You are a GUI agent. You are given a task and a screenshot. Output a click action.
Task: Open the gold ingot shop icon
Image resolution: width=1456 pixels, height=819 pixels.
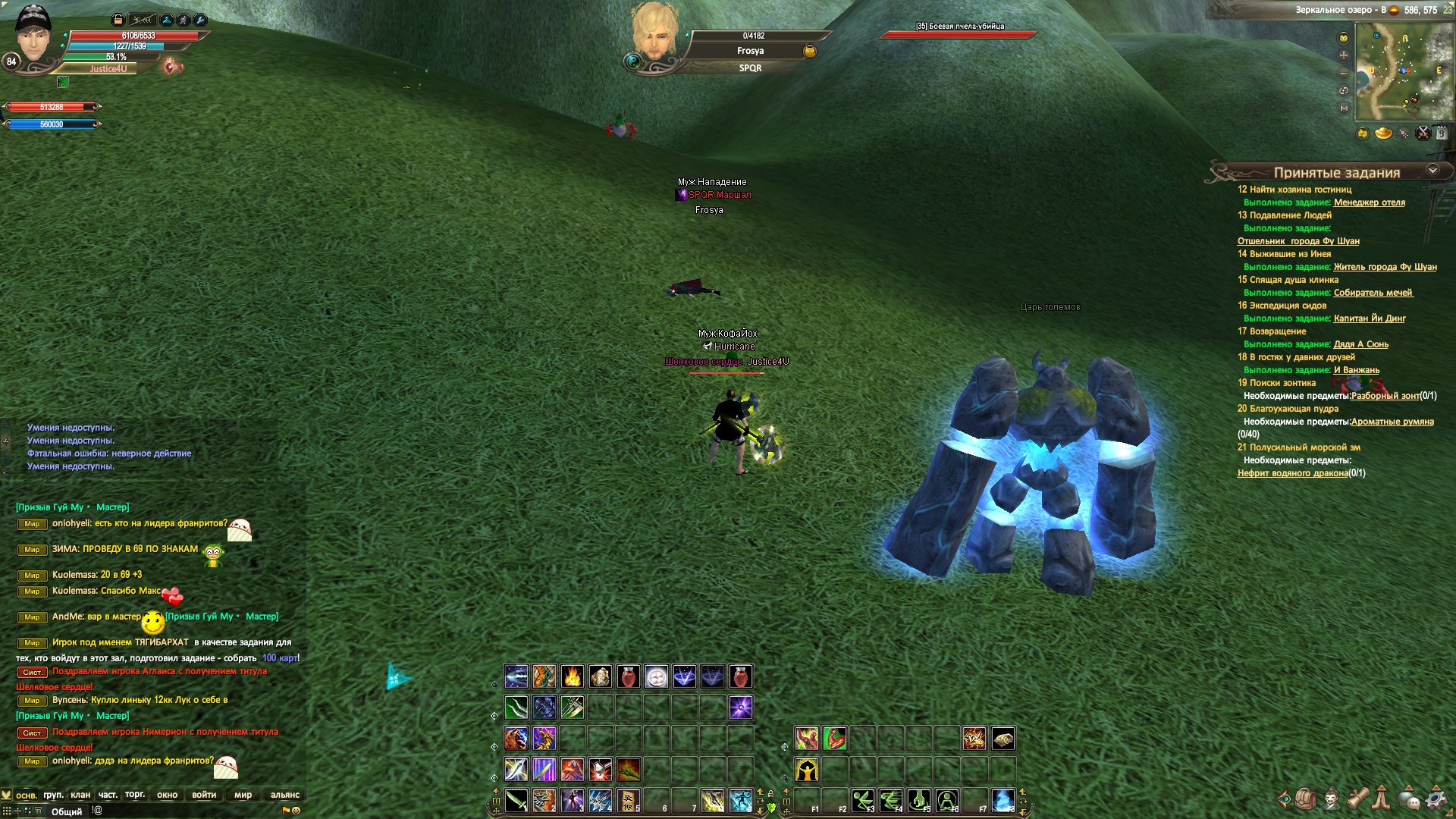[1383, 133]
